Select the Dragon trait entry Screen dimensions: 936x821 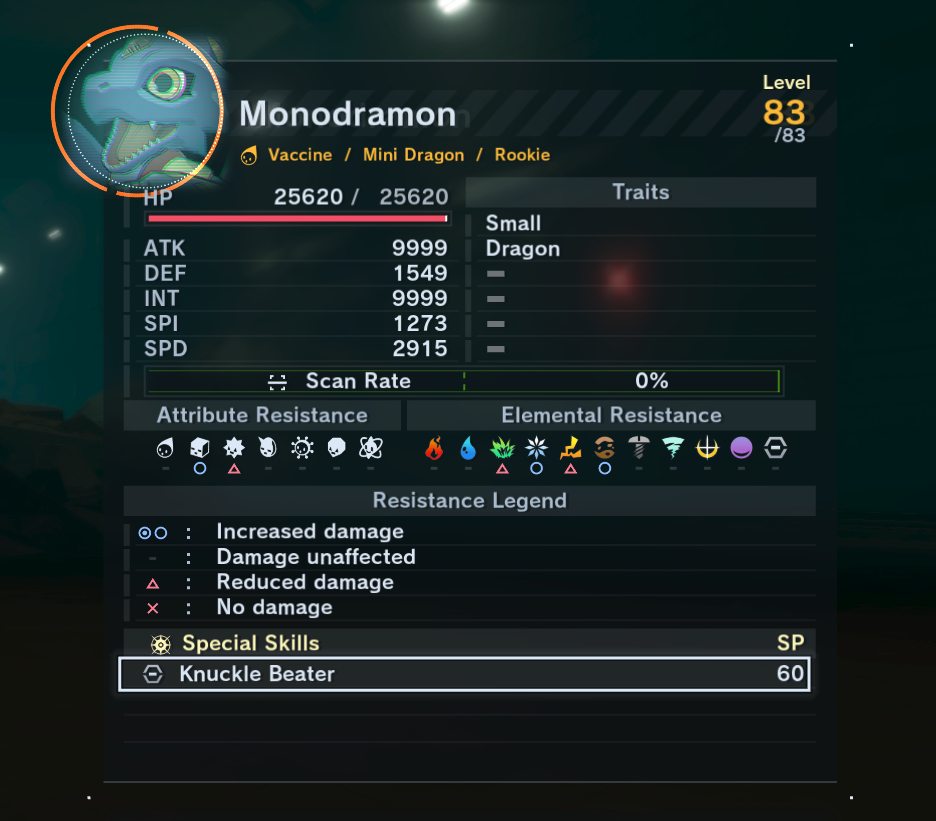pyautogui.click(x=523, y=249)
